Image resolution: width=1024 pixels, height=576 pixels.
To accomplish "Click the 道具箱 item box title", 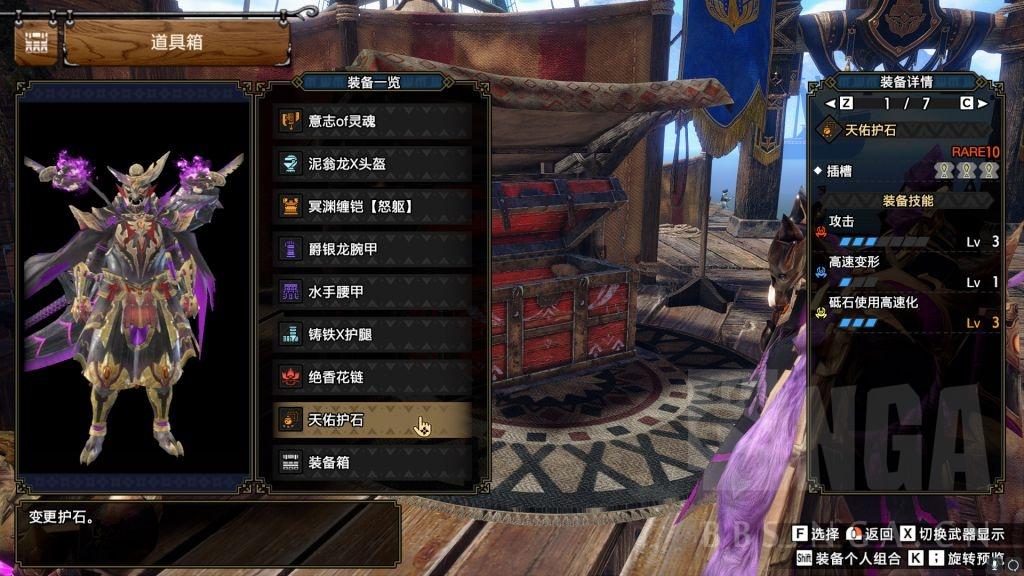I will (176, 42).
